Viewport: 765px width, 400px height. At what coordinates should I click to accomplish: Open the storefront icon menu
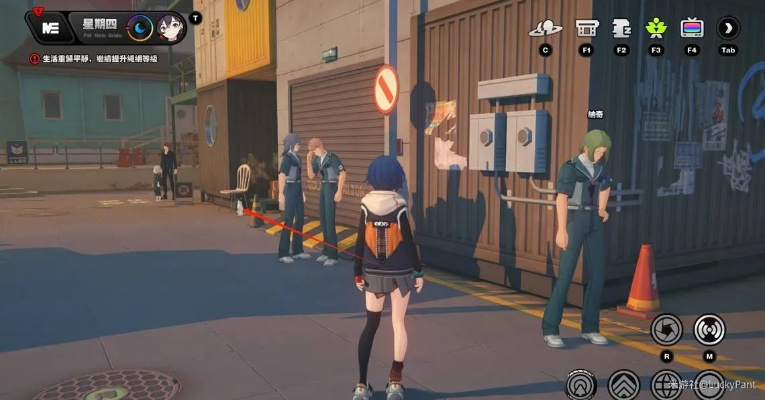(x=587, y=28)
